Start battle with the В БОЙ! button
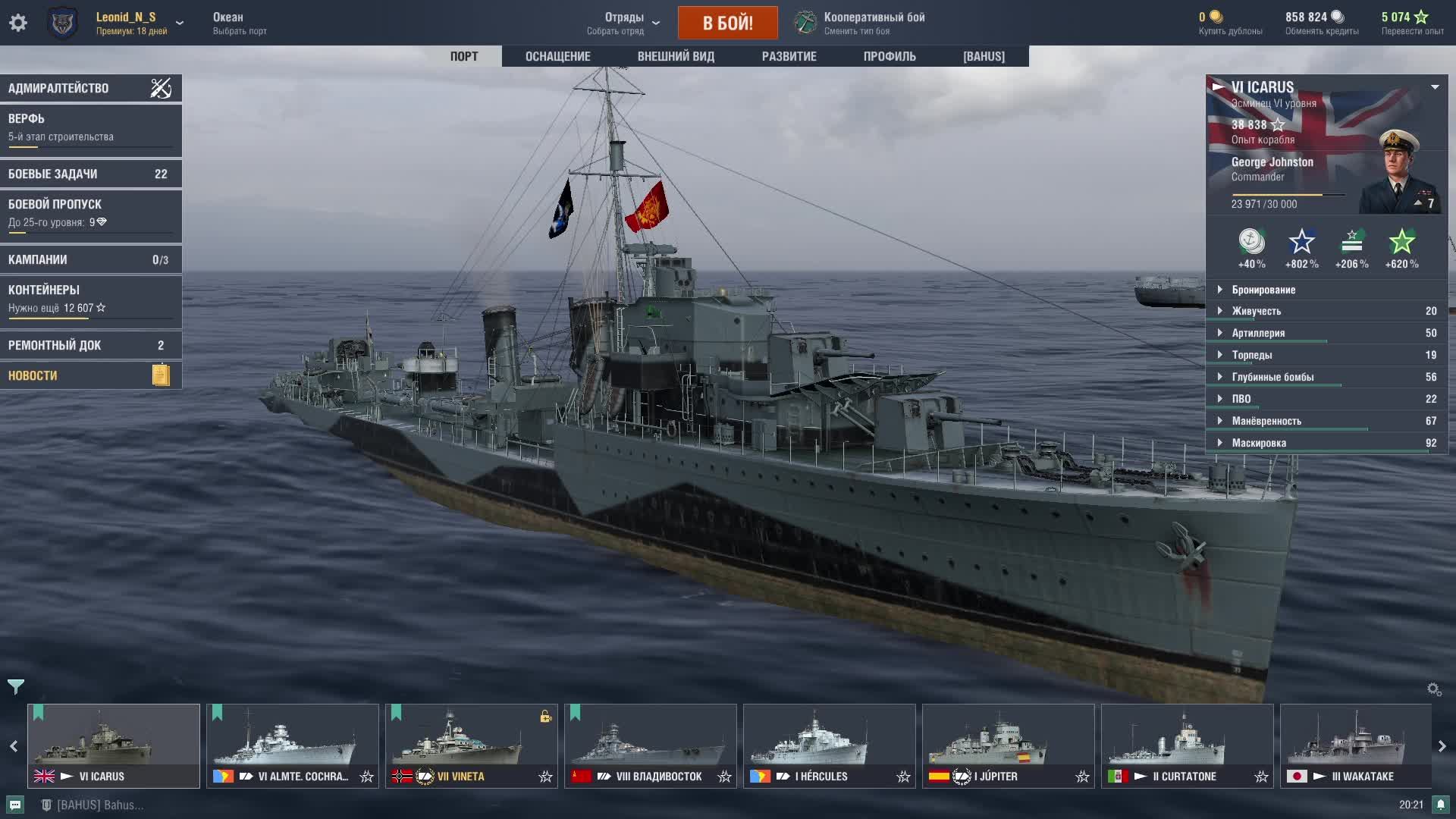This screenshot has width=1456, height=819. pyautogui.click(x=727, y=23)
